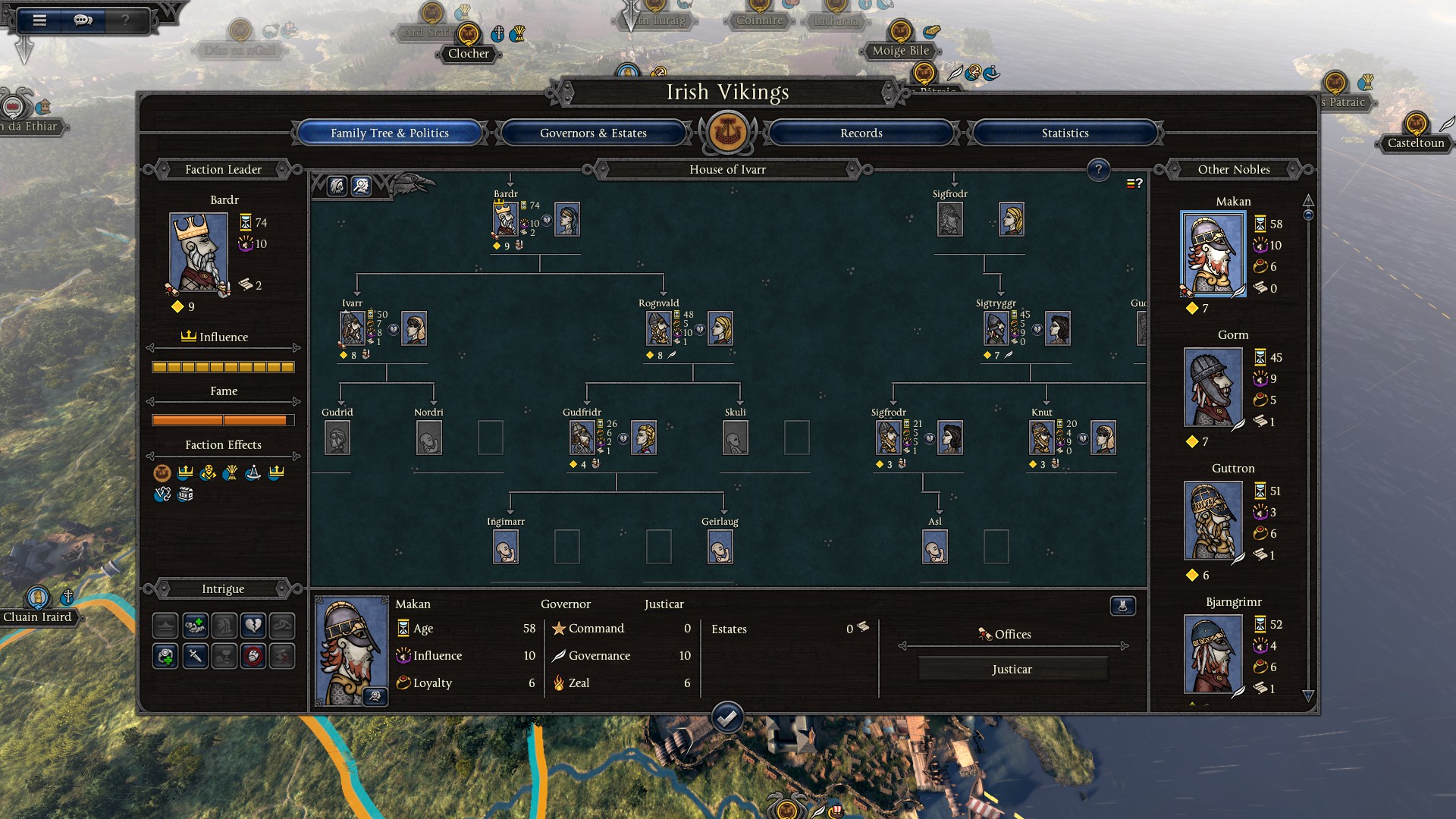Select Gudfridr's family tree portrait
The width and height of the screenshot is (1456, 819).
582,438
